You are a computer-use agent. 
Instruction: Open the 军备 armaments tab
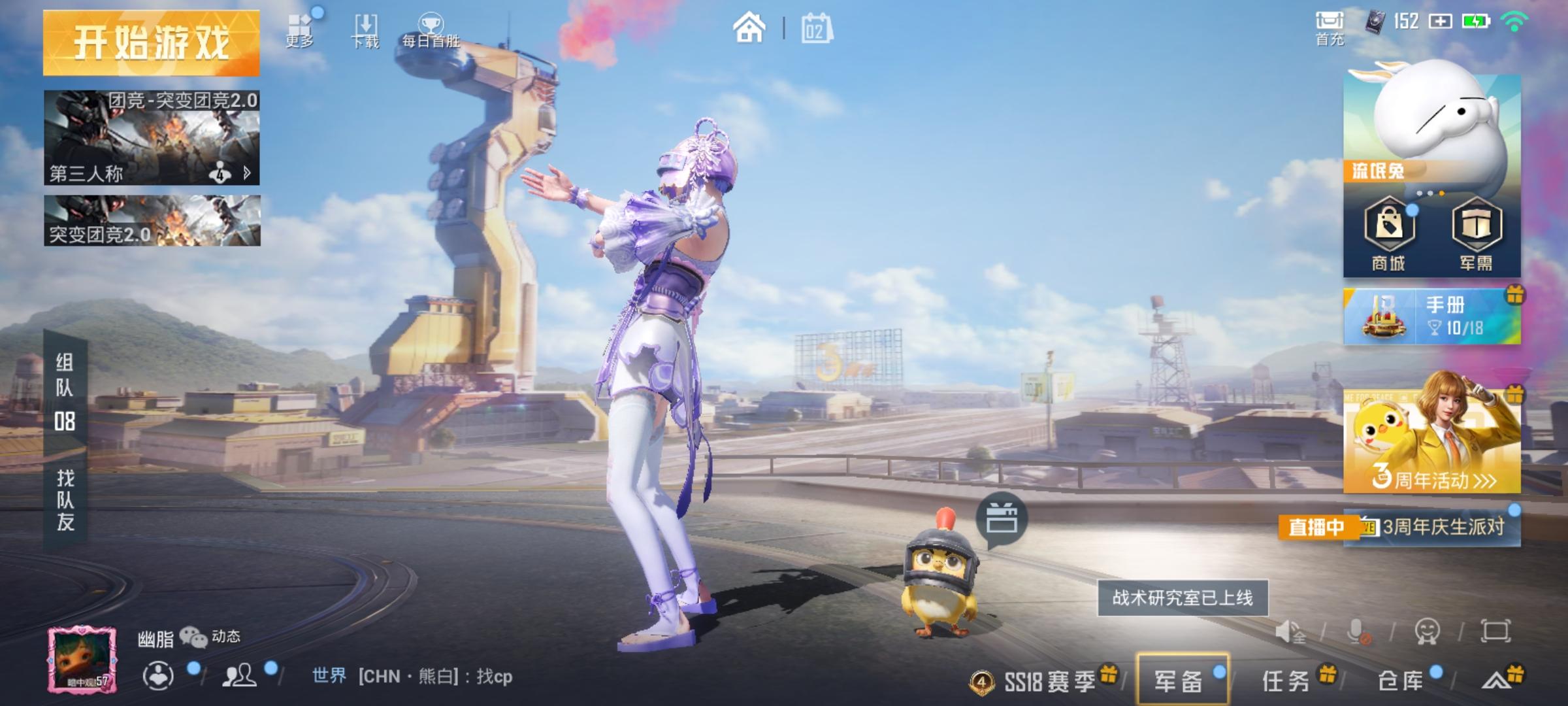coord(1182,681)
